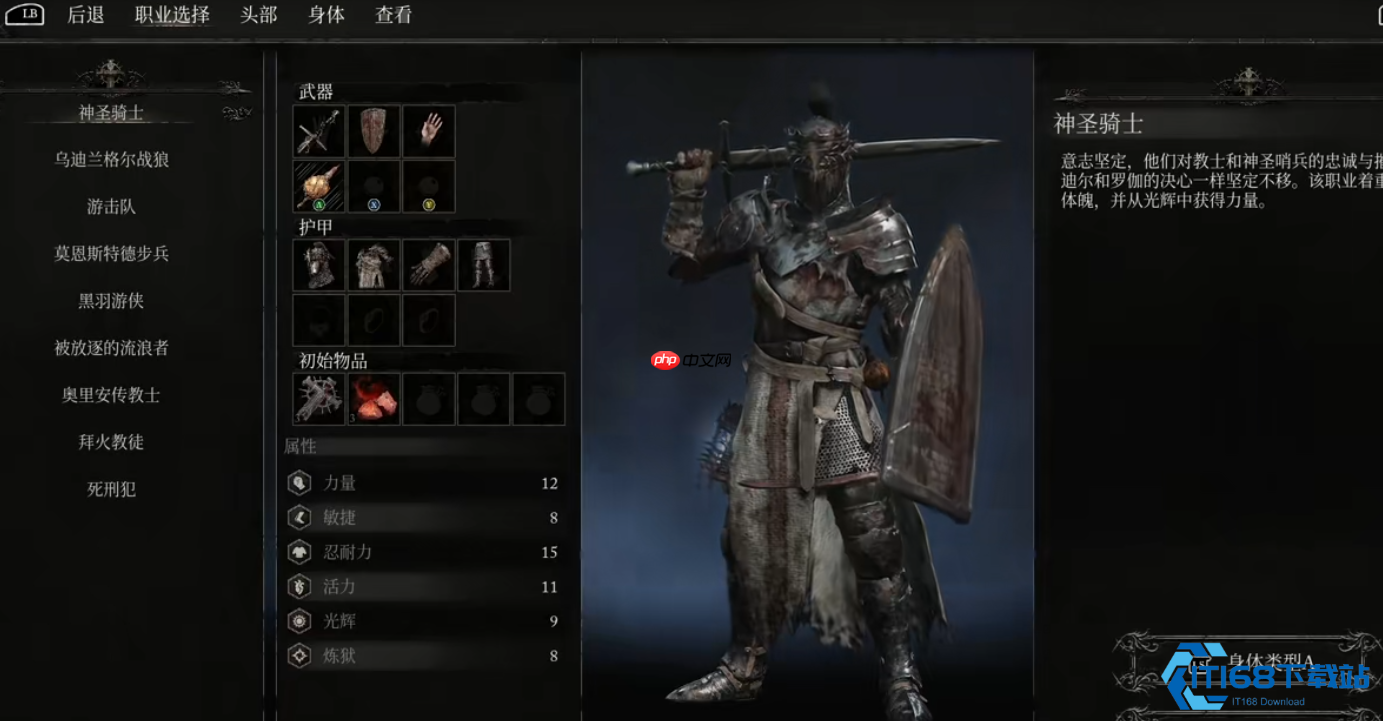Pick the 游击队 class entry
This screenshot has height=721, width=1383.
pos(111,207)
